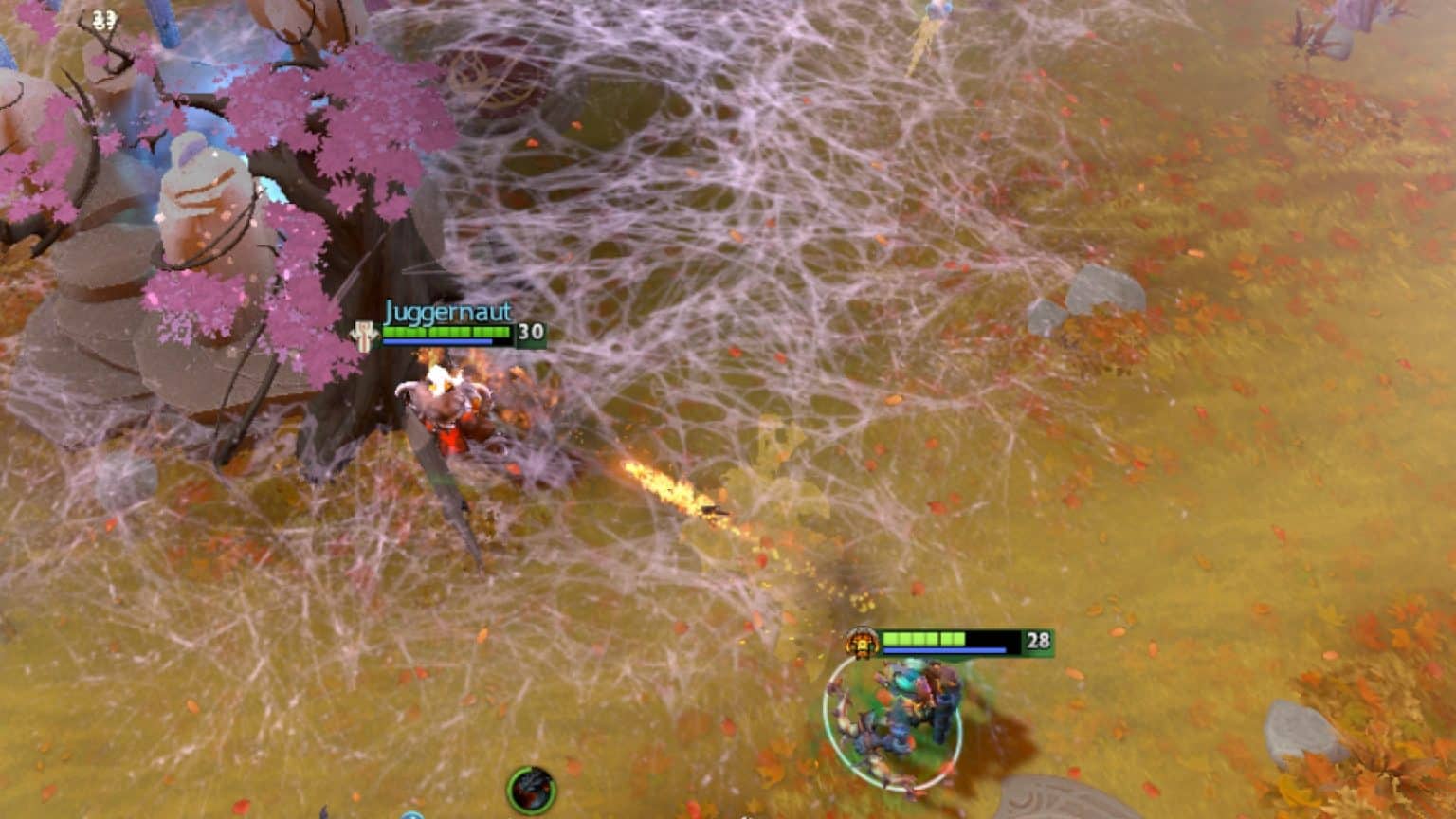This screenshot has width=1456, height=819.
Task: Click the buff icon beside Juggernaut's health bar
Action: tap(365, 333)
